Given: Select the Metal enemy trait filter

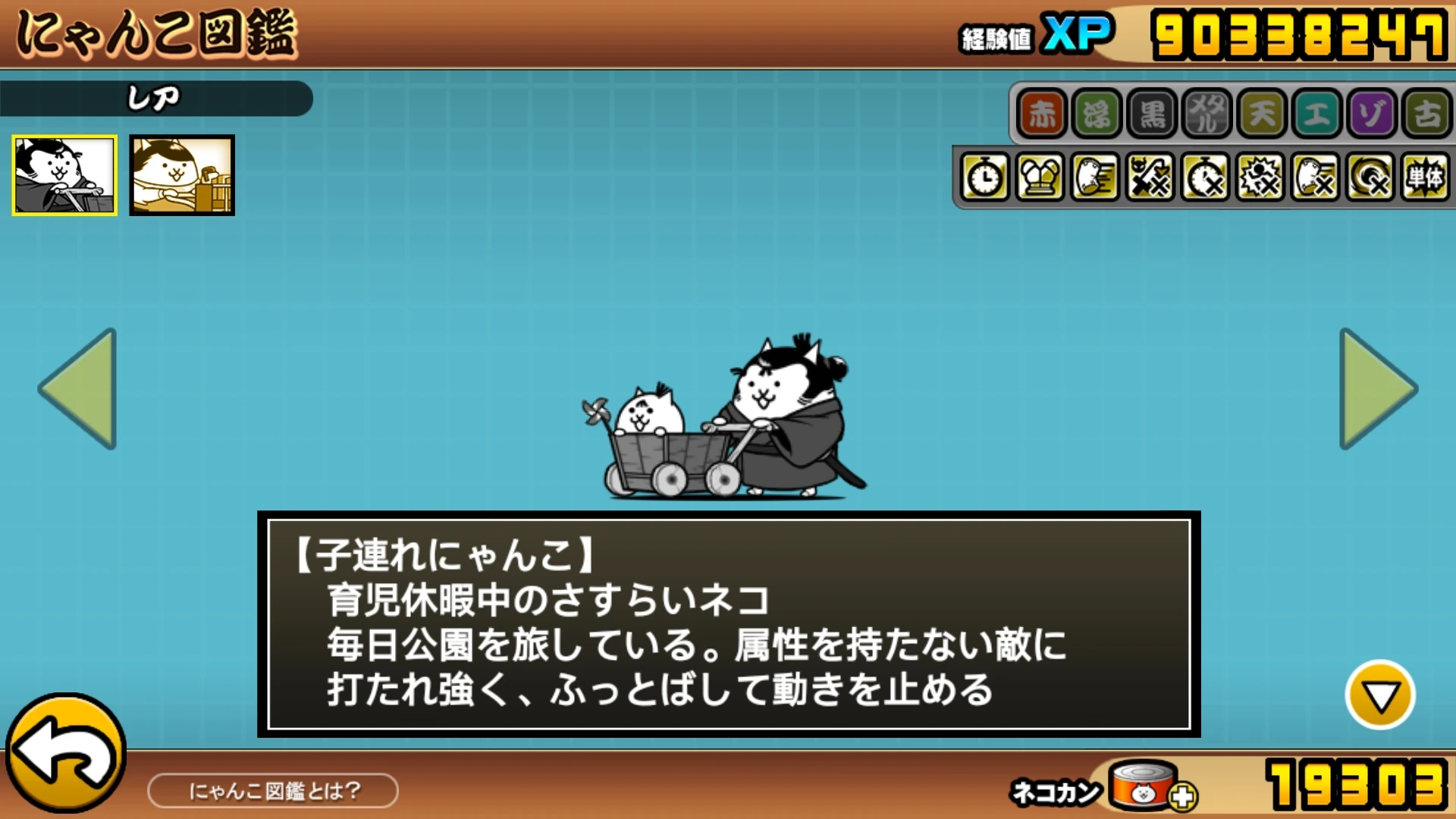Looking at the screenshot, I should 1206,115.
